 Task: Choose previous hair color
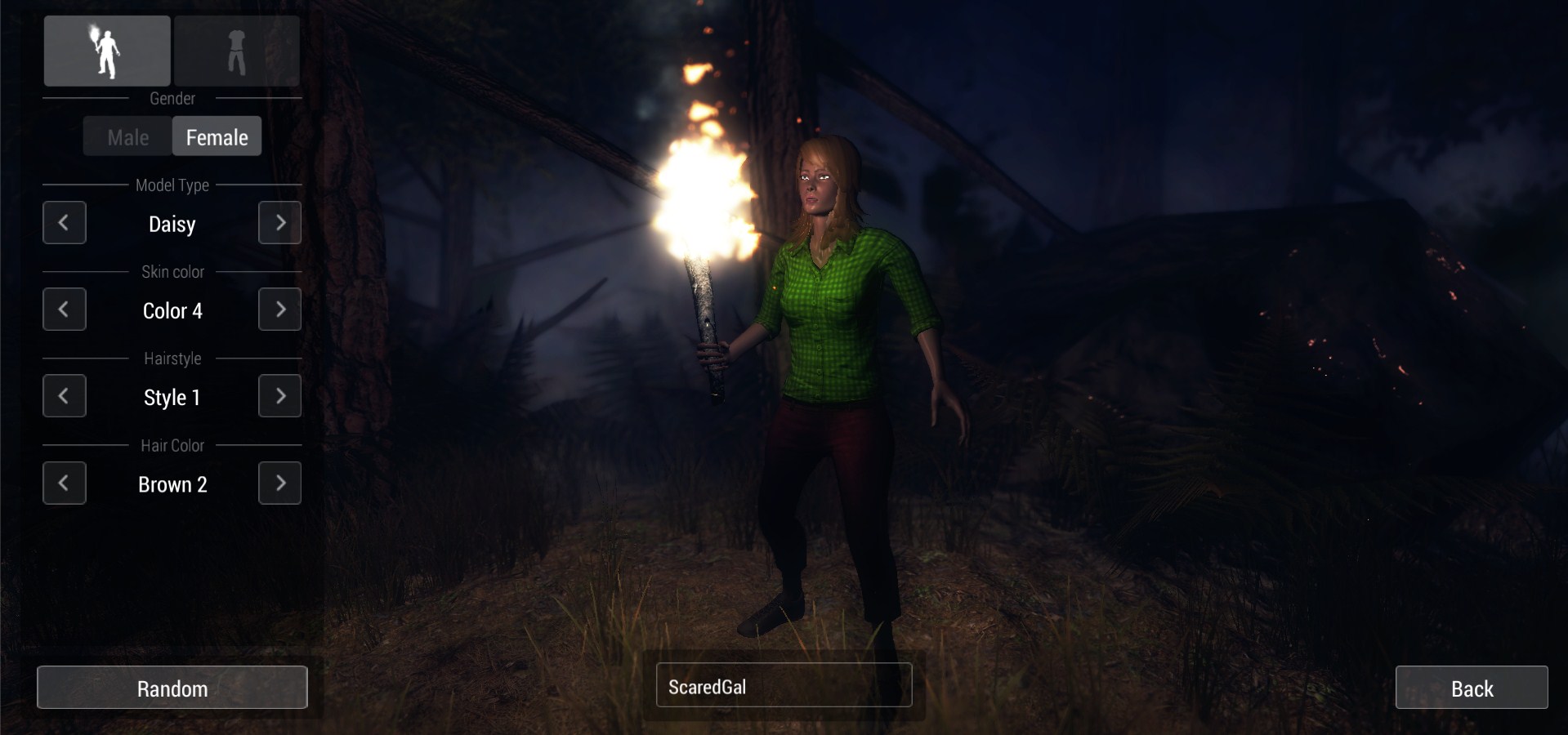coord(65,483)
